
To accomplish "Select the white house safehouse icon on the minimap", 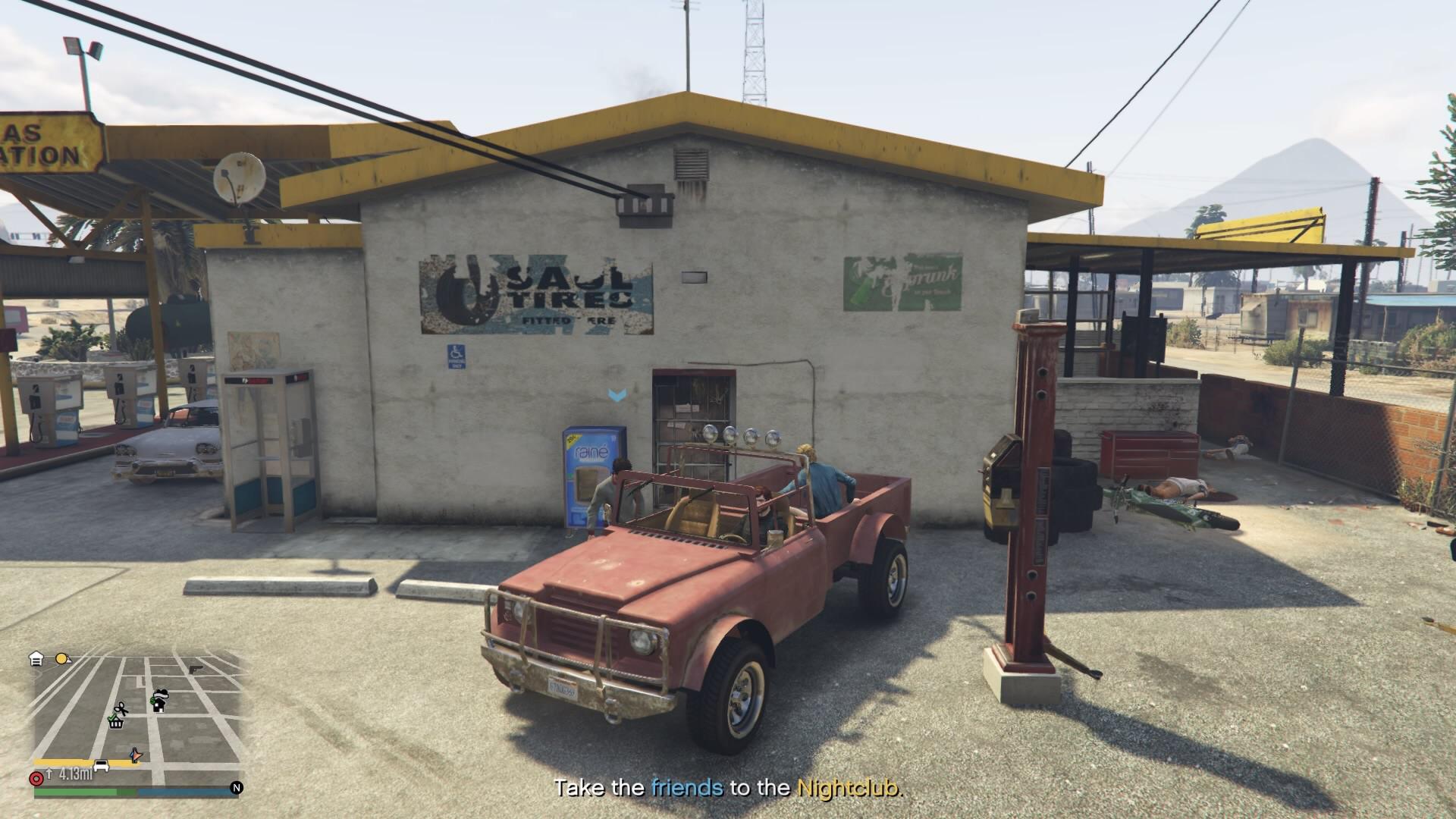I will pos(36,658).
